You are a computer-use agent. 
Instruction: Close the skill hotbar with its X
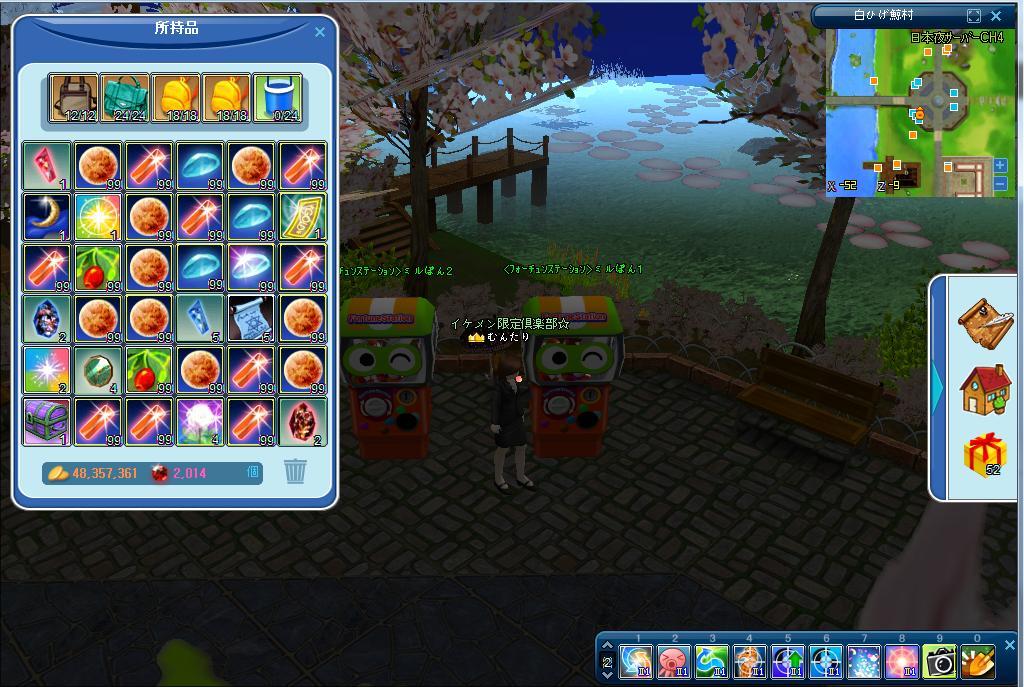click(x=1009, y=645)
